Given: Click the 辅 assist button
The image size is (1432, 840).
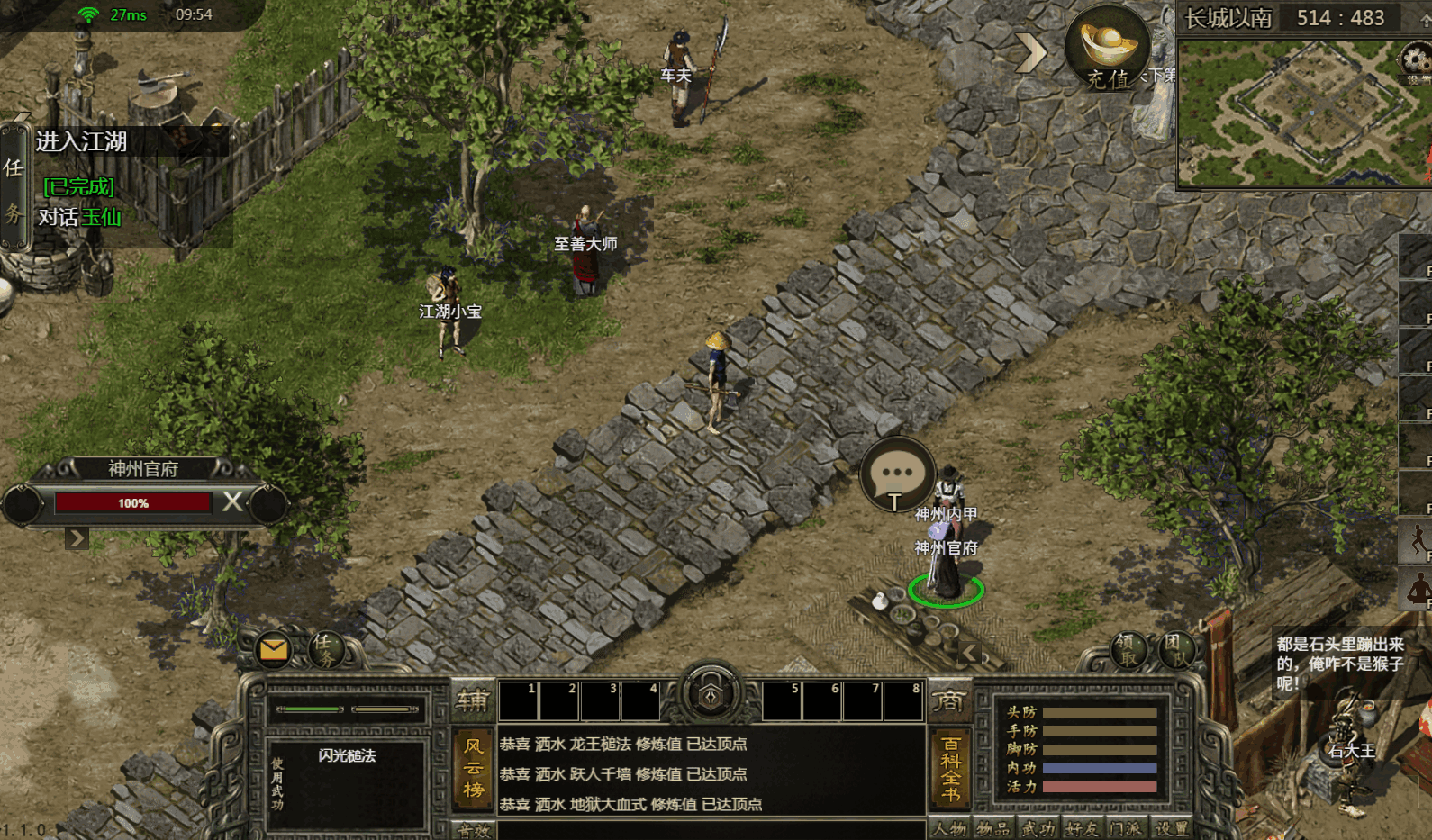Looking at the screenshot, I should (472, 700).
